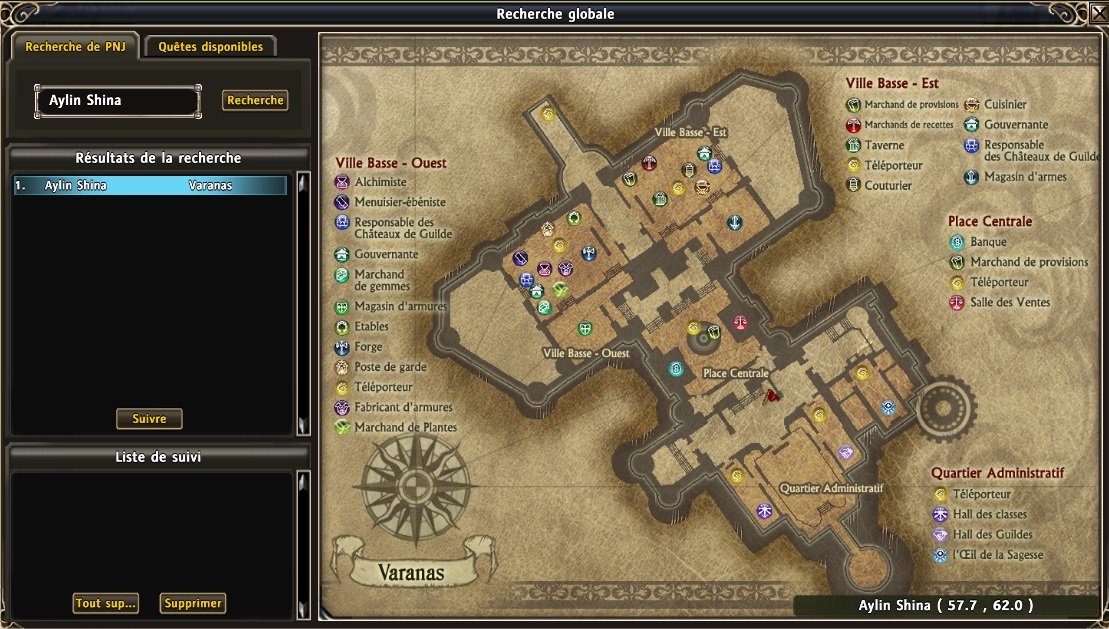
Task: Focus the Aylin Shina search field
Action: pos(117,101)
